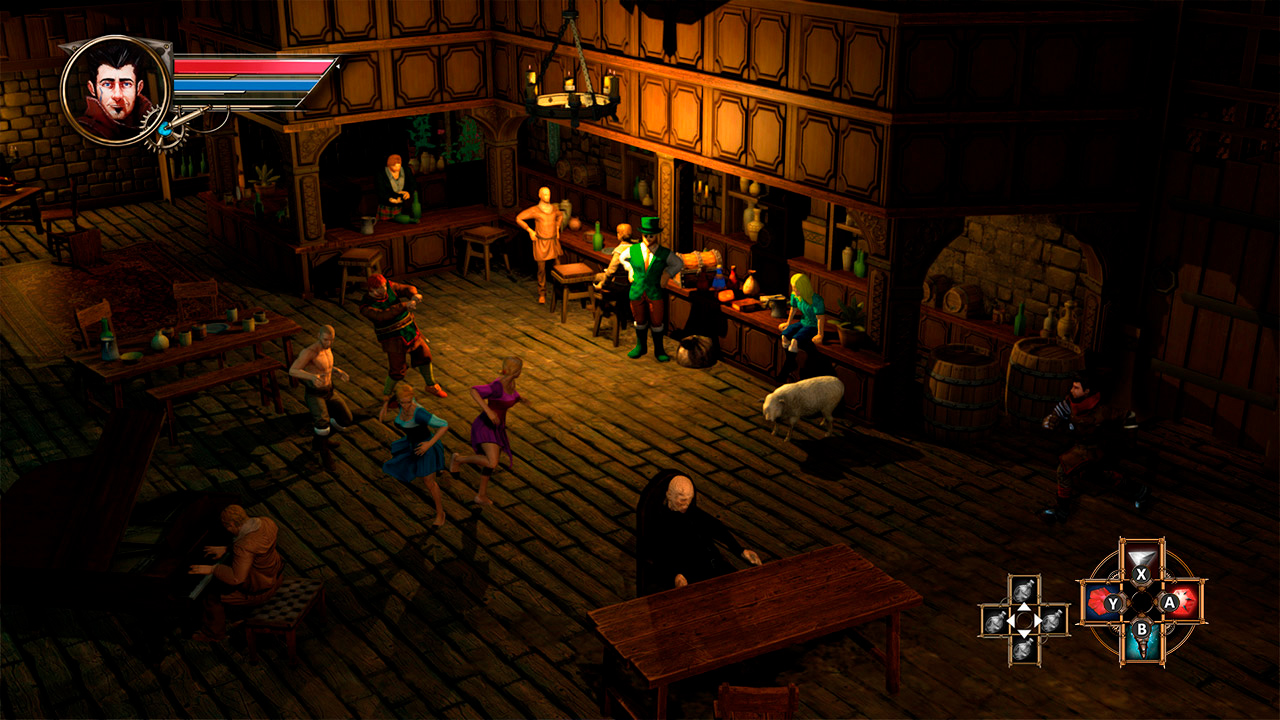Click the cyan gem on the portrait gear
Viewport: 1280px width, 720px height.
coord(164,128)
